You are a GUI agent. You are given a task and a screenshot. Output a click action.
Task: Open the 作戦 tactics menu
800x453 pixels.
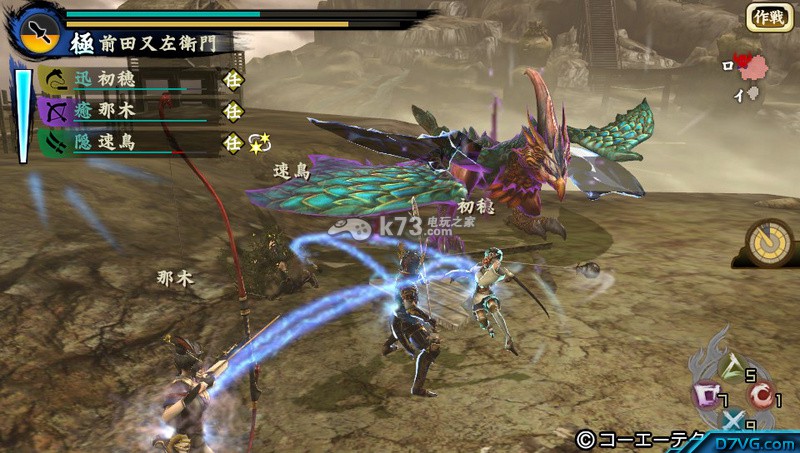pyautogui.click(x=768, y=17)
